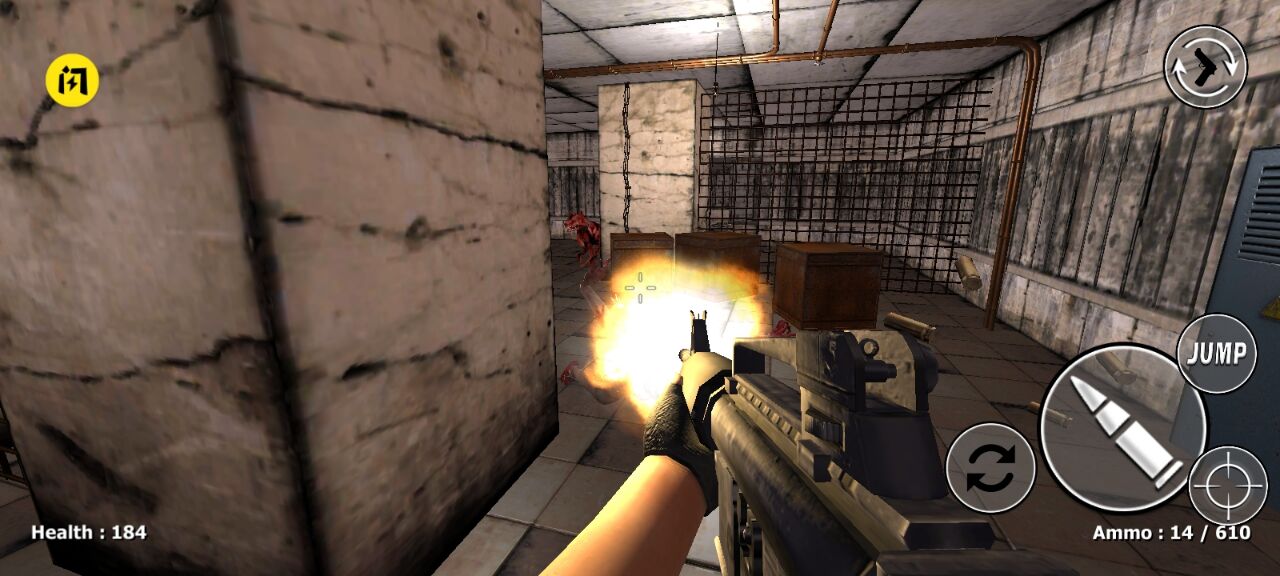Switch weapon with the pistol swap icon
Viewport: 1280px width, 576px height.
(1205, 67)
